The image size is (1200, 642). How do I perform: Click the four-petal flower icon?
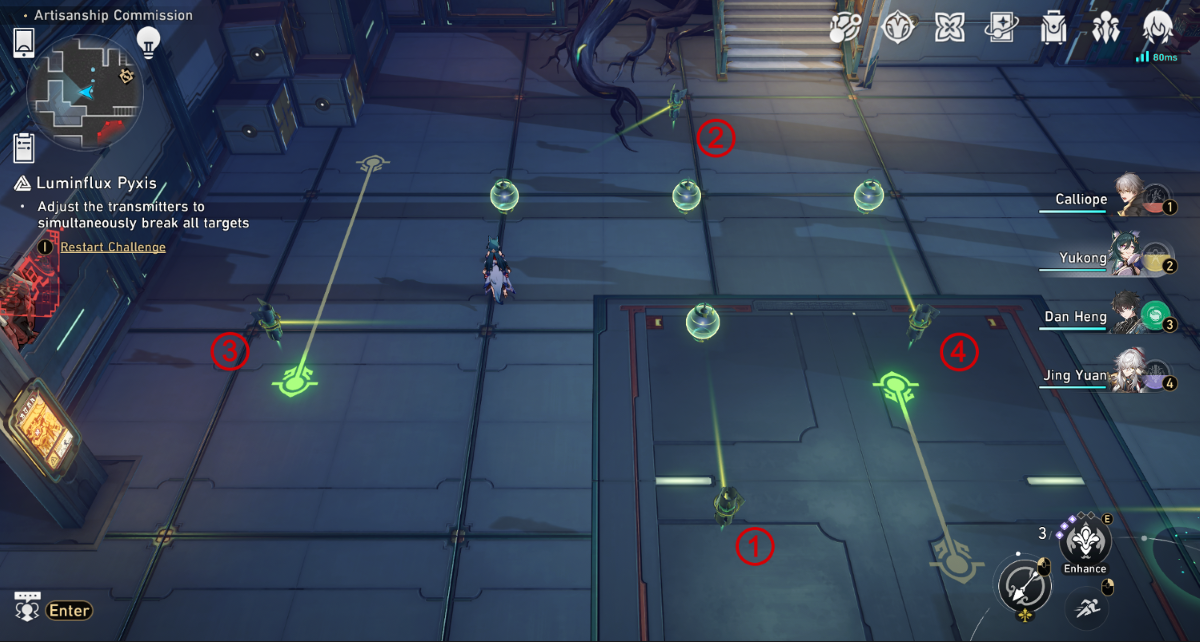tap(949, 28)
